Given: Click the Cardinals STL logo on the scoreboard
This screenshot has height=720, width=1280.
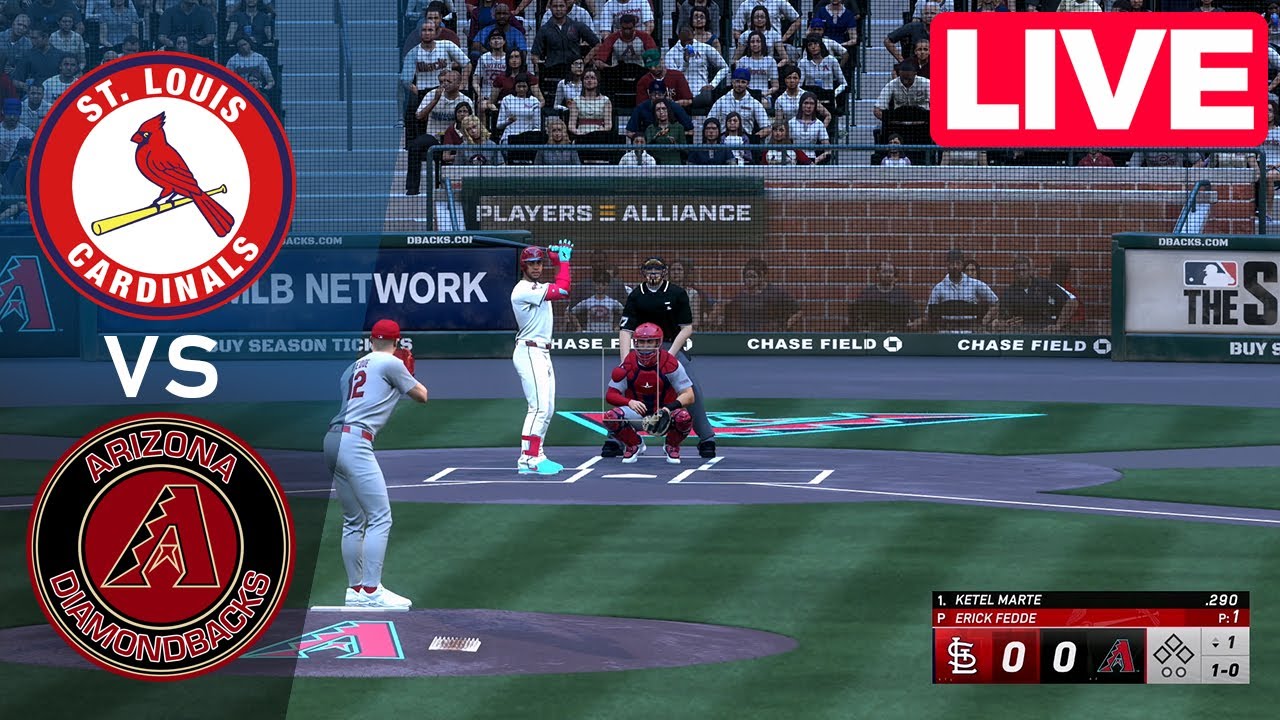Looking at the screenshot, I should pos(962,654).
